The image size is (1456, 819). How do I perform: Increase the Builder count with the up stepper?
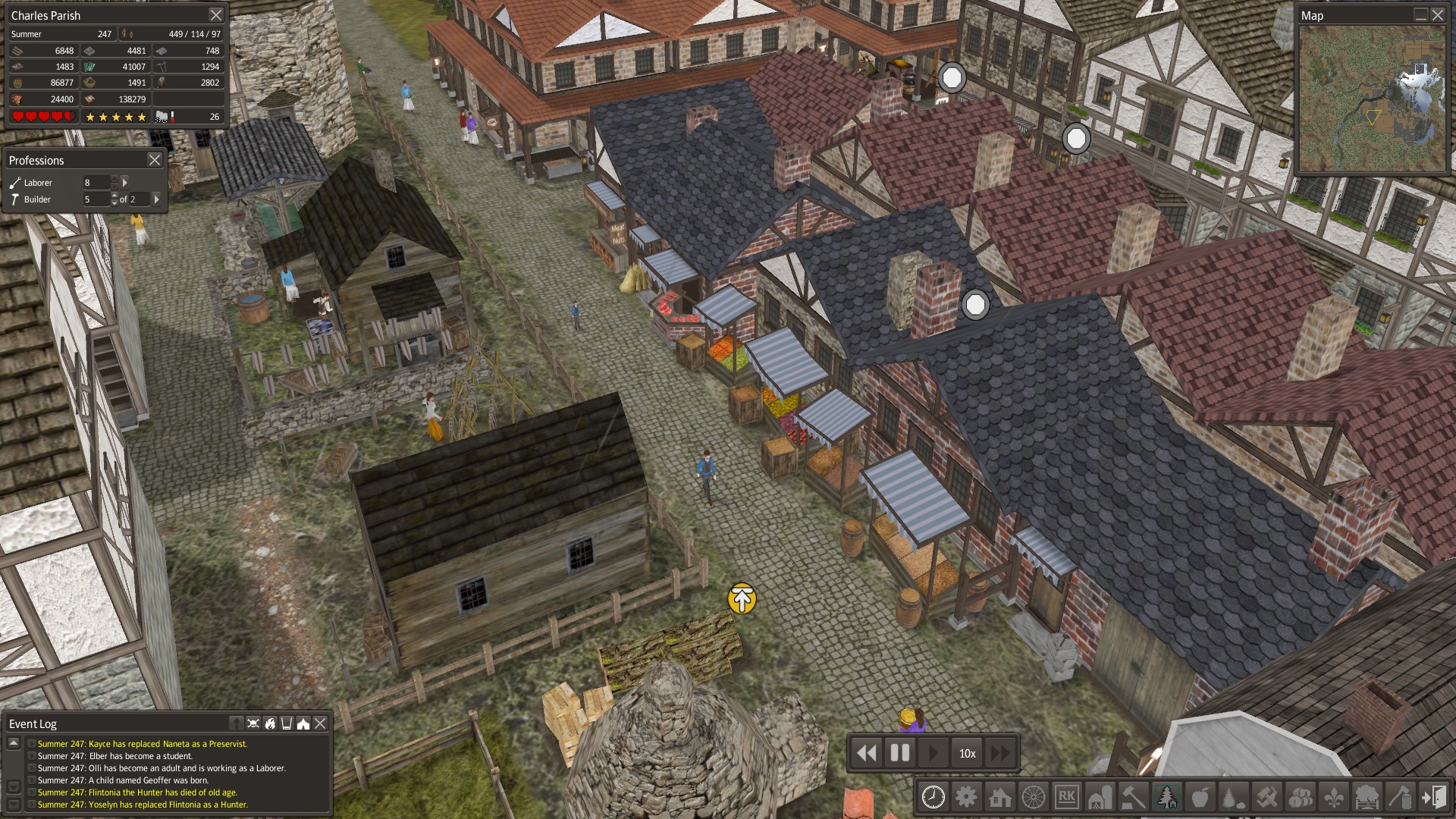point(114,195)
